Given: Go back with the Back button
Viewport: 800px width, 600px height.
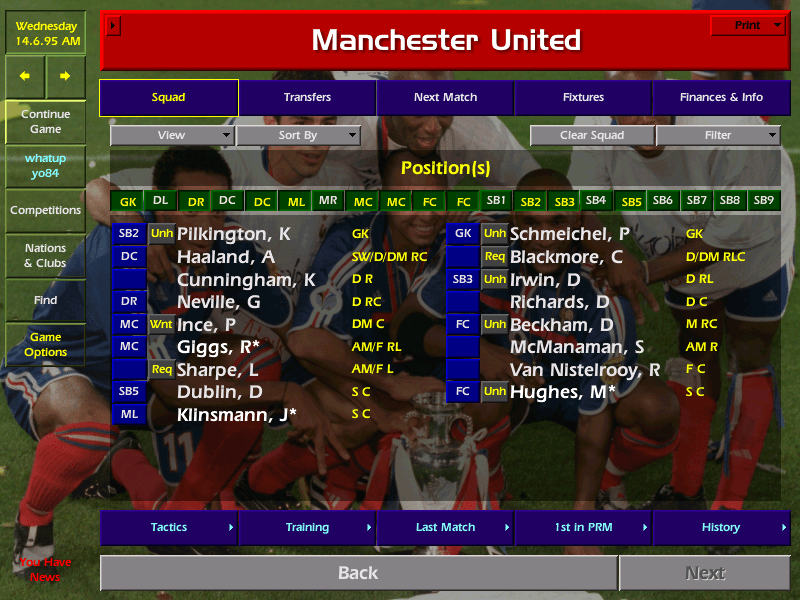Looking at the screenshot, I should tap(358, 573).
